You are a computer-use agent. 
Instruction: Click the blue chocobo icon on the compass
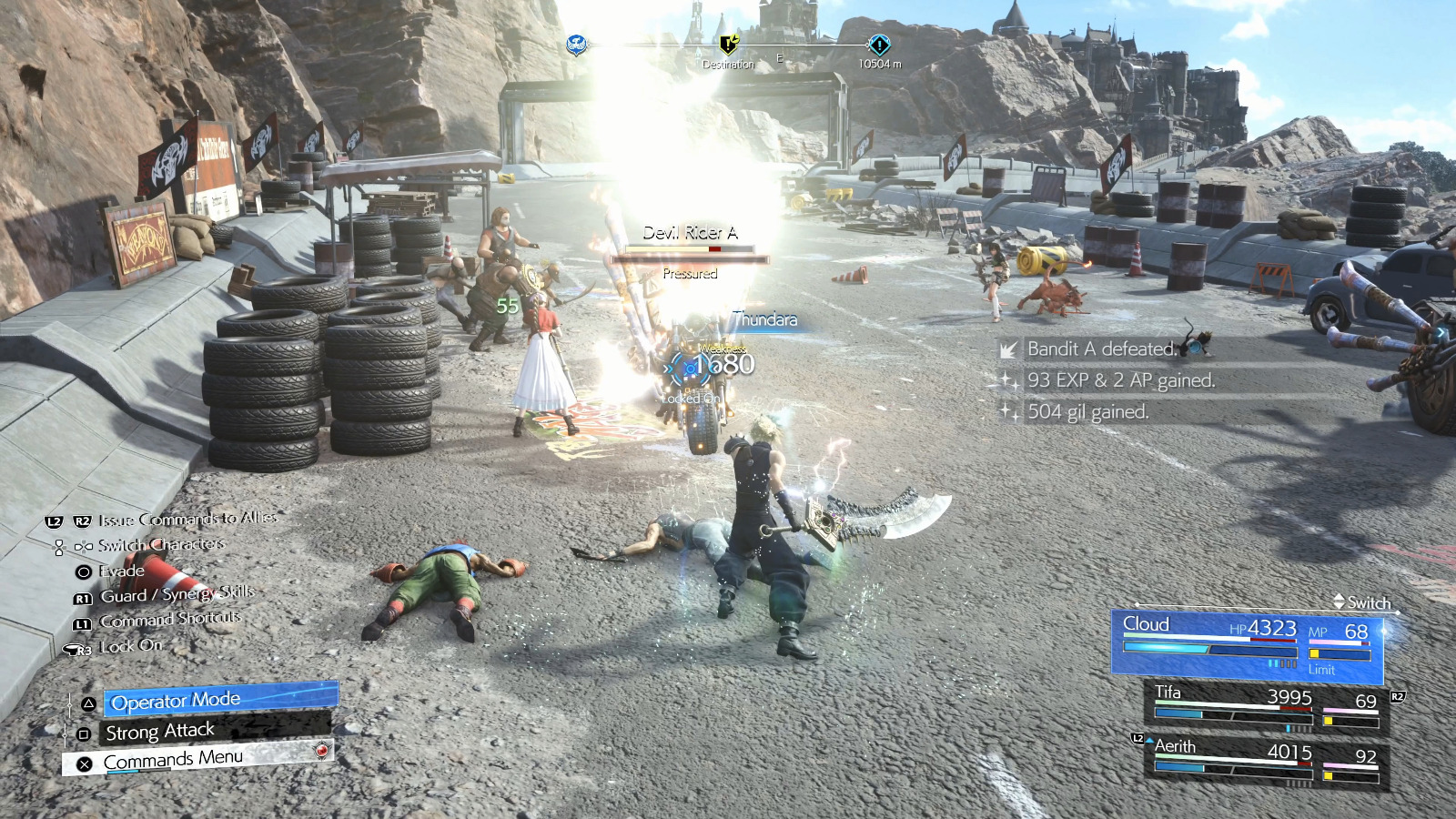pyautogui.click(x=576, y=45)
